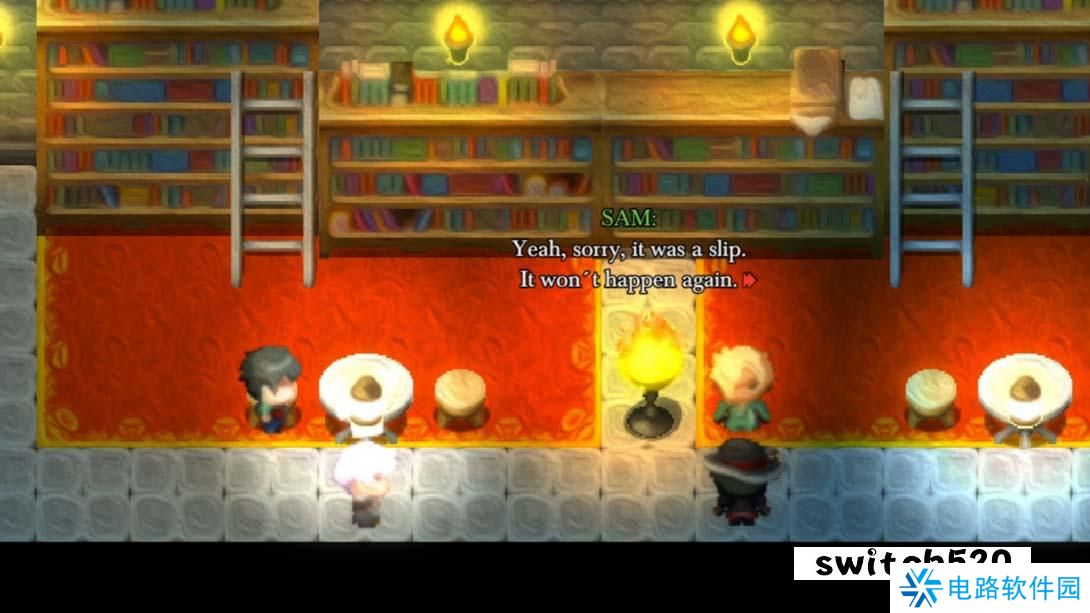Advance dialogue with the red arrow
The height and width of the screenshot is (613, 1090).
click(x=749, y=281)
